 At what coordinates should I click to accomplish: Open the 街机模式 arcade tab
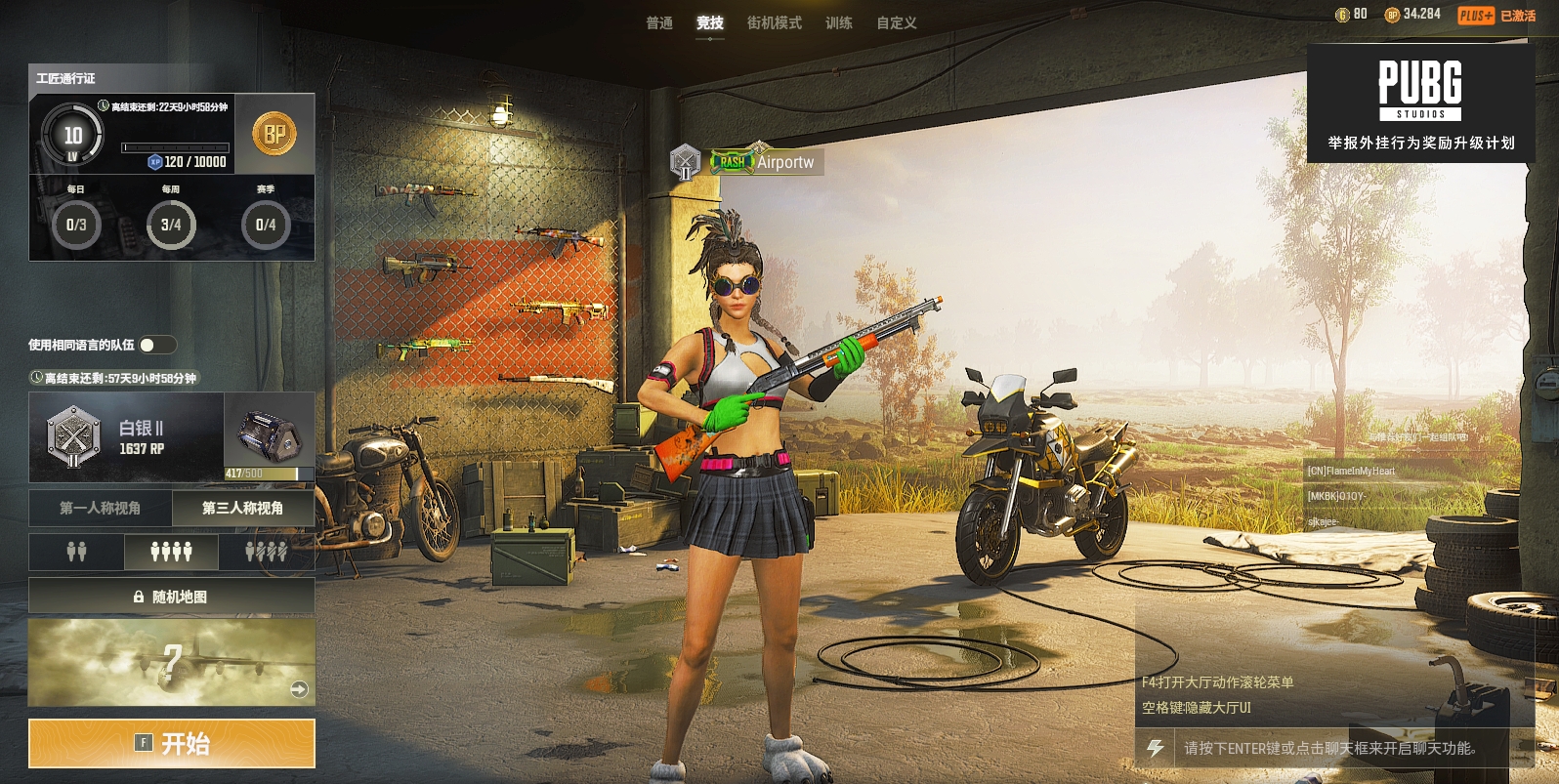774,22
